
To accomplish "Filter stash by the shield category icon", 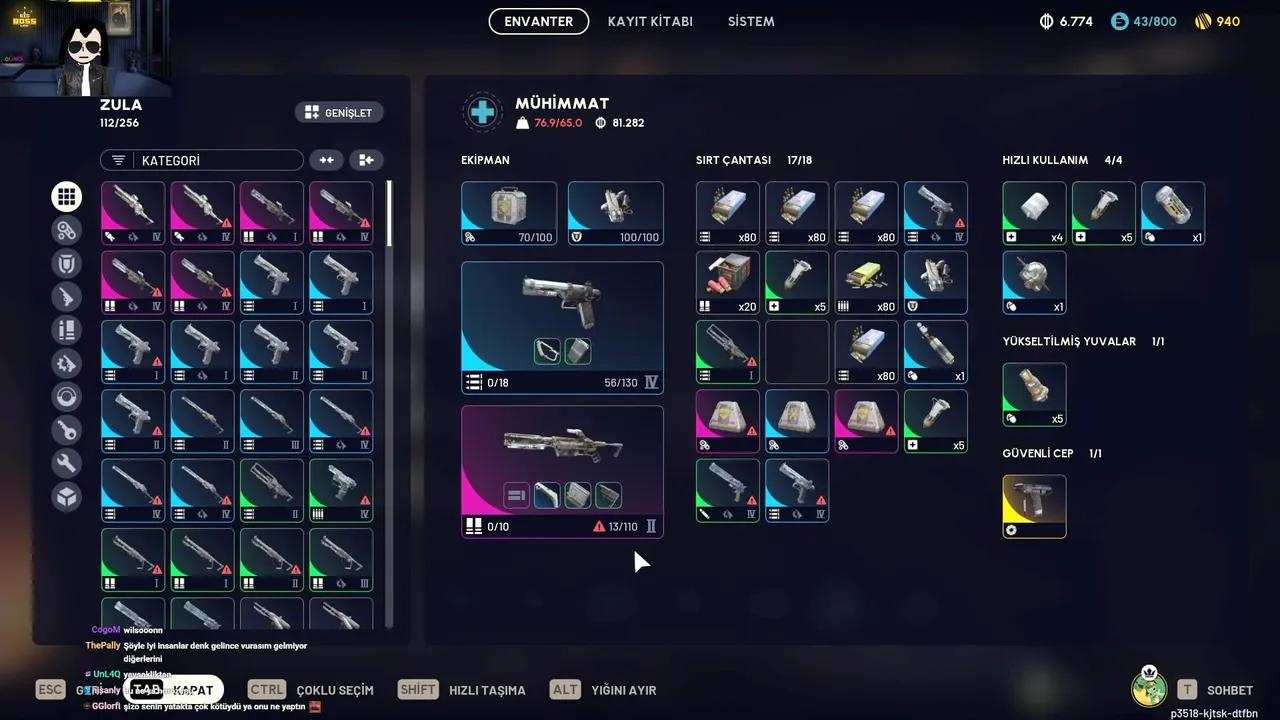I will pyautogui.click(x=67, y=263).
